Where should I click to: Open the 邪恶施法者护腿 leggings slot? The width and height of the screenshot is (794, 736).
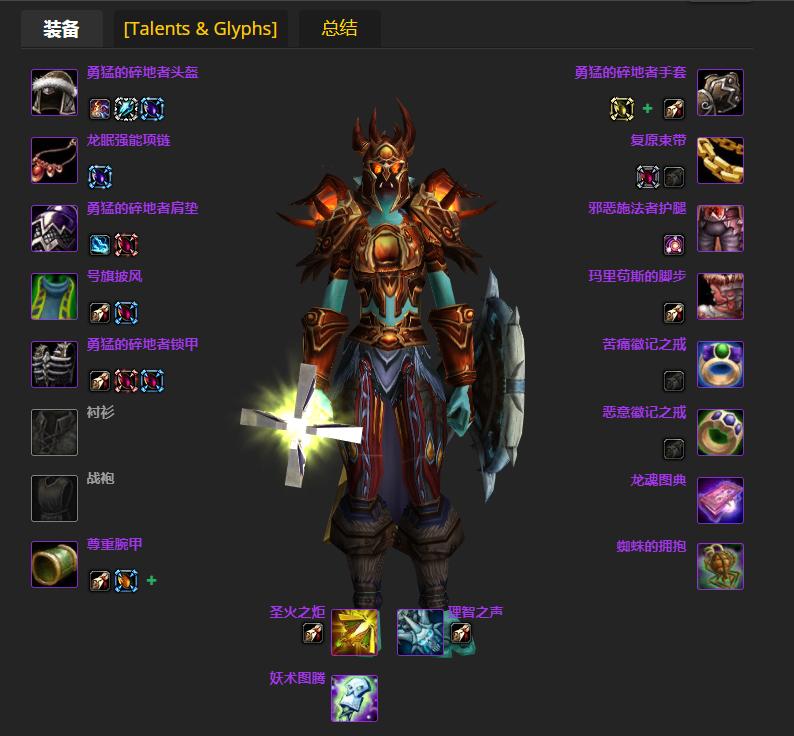coord(720,228)
